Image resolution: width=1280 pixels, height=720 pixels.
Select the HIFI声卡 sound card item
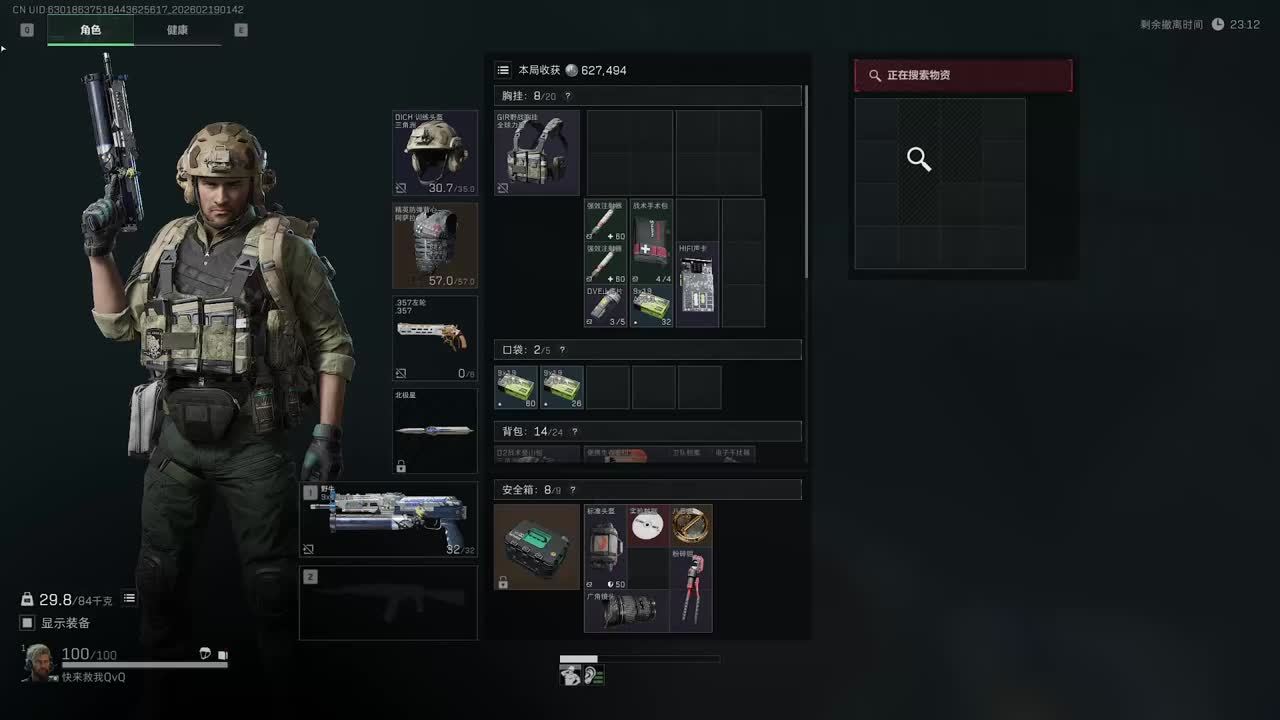pyautogui.click(x=698, y=284)
